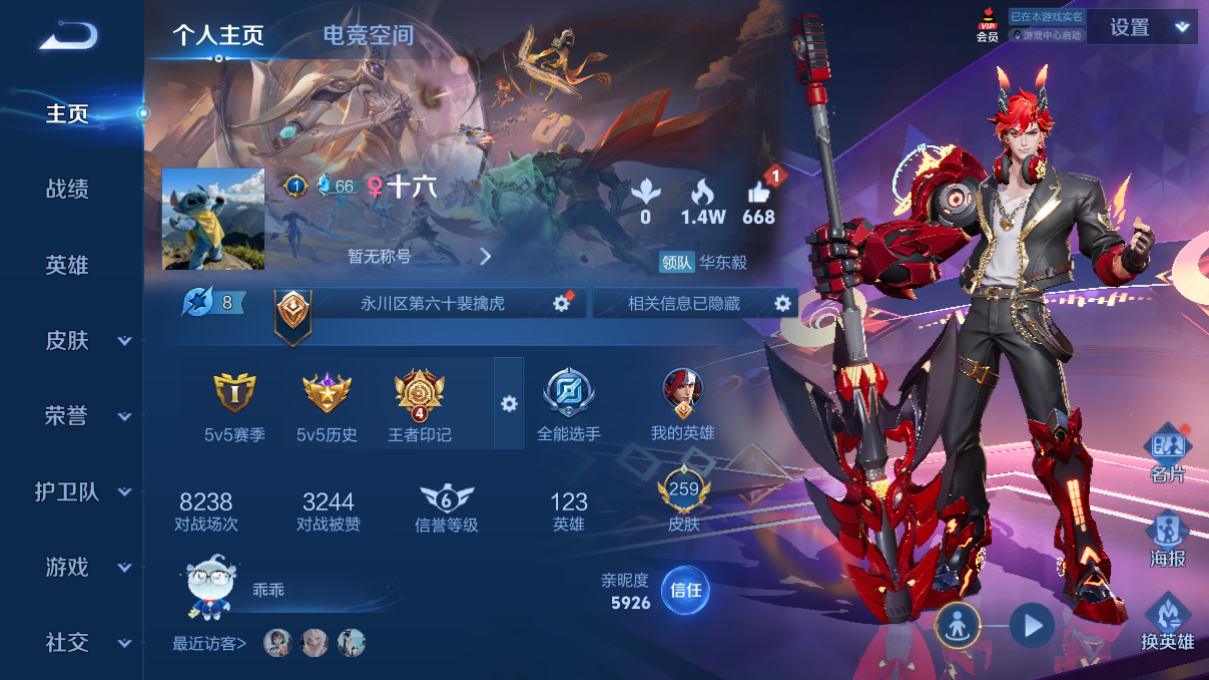This screenshot has height=680, width=1209.
Task: Open the 5v5赛季 rank badge
Action: coord(235,395)
